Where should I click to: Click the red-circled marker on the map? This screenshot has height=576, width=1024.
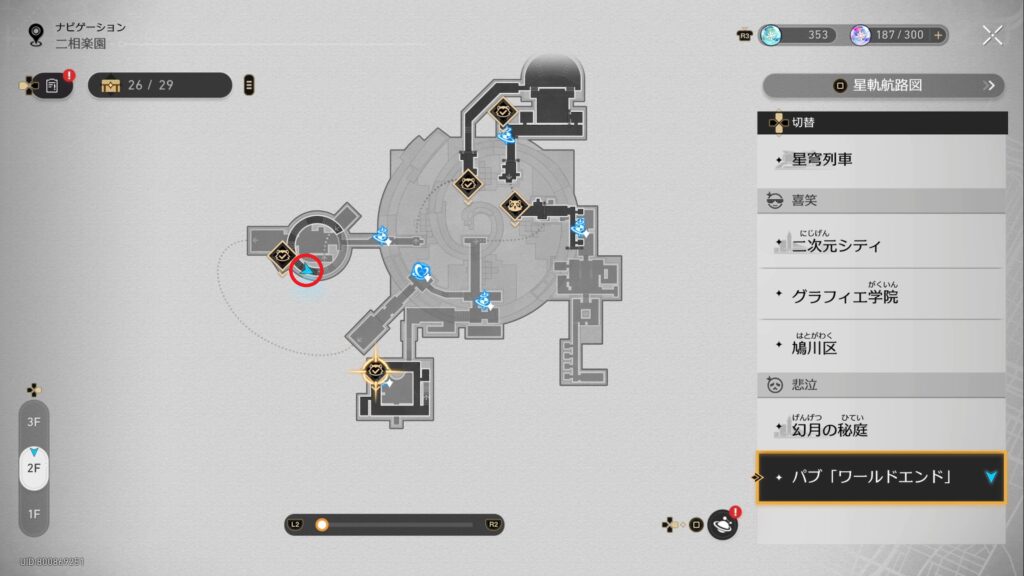tap(306, 269)
